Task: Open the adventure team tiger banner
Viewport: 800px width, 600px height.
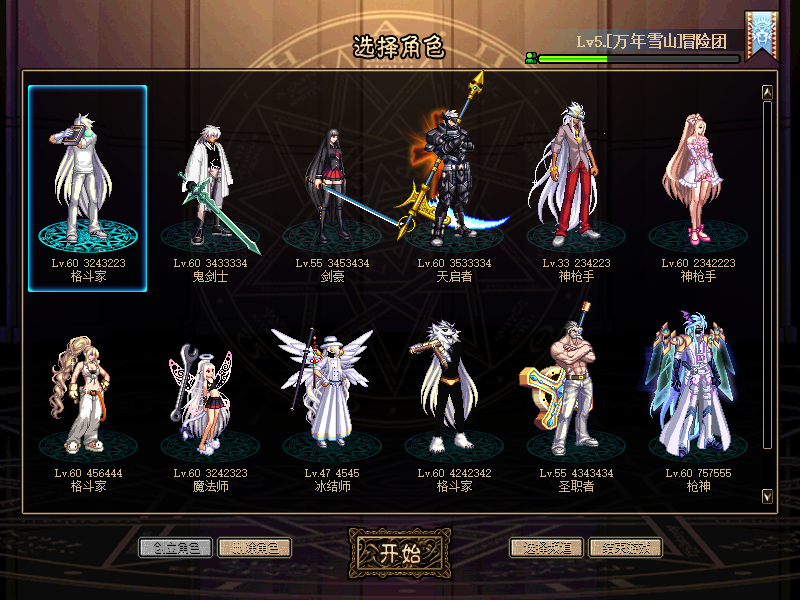Action: [x=761, y=38]
